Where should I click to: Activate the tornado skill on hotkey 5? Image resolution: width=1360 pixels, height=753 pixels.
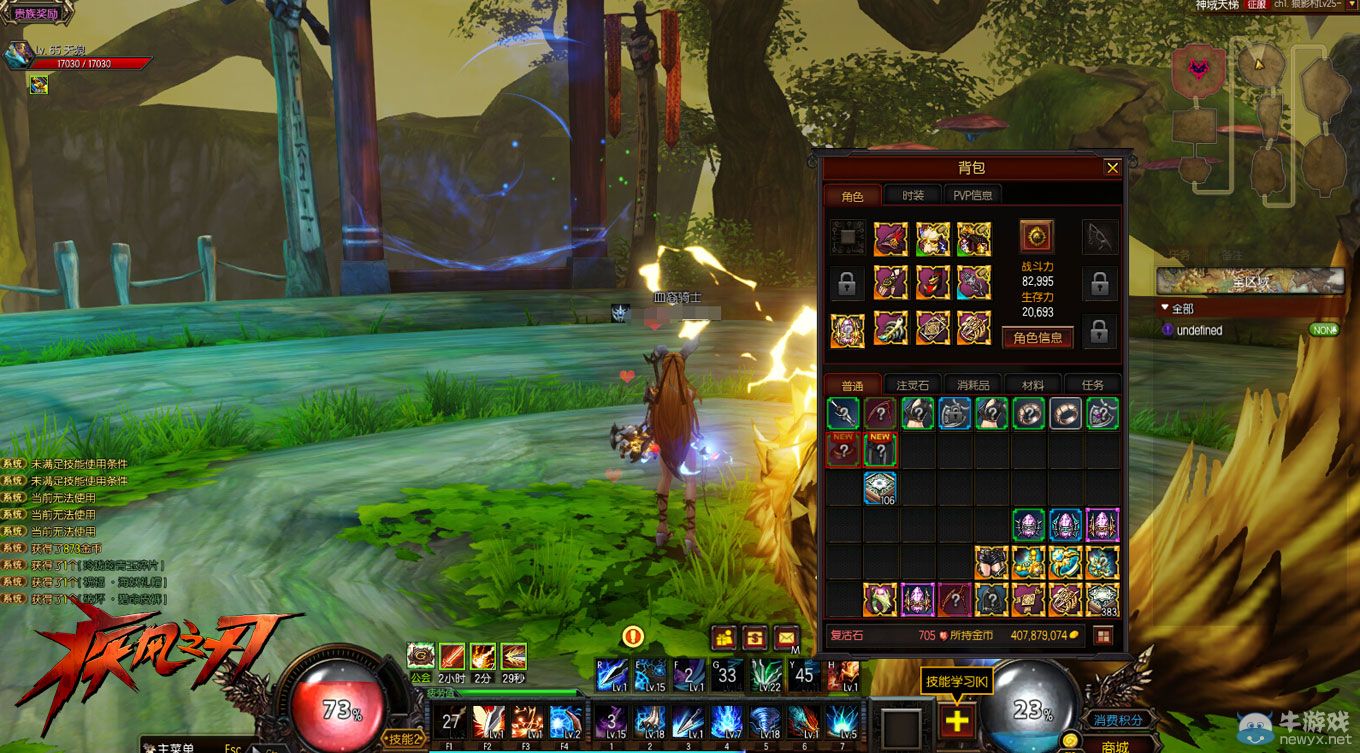point(765,721)
